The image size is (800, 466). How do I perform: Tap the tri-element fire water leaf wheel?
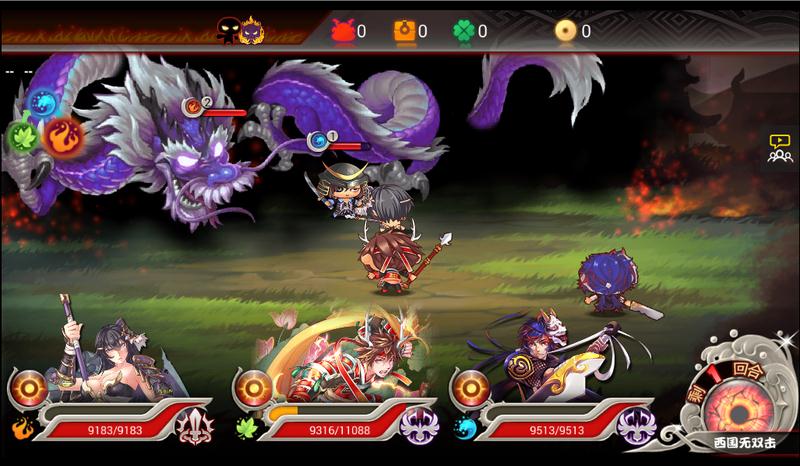42,122
